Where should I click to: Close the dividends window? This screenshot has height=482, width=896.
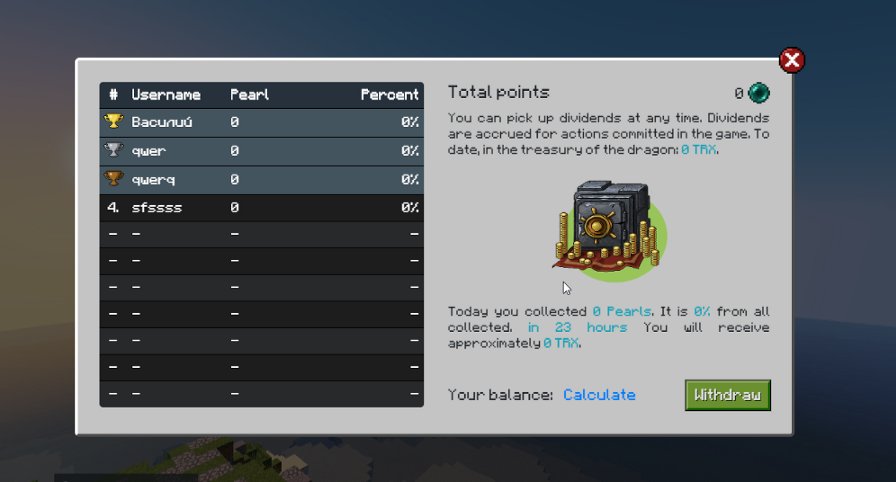792,61
